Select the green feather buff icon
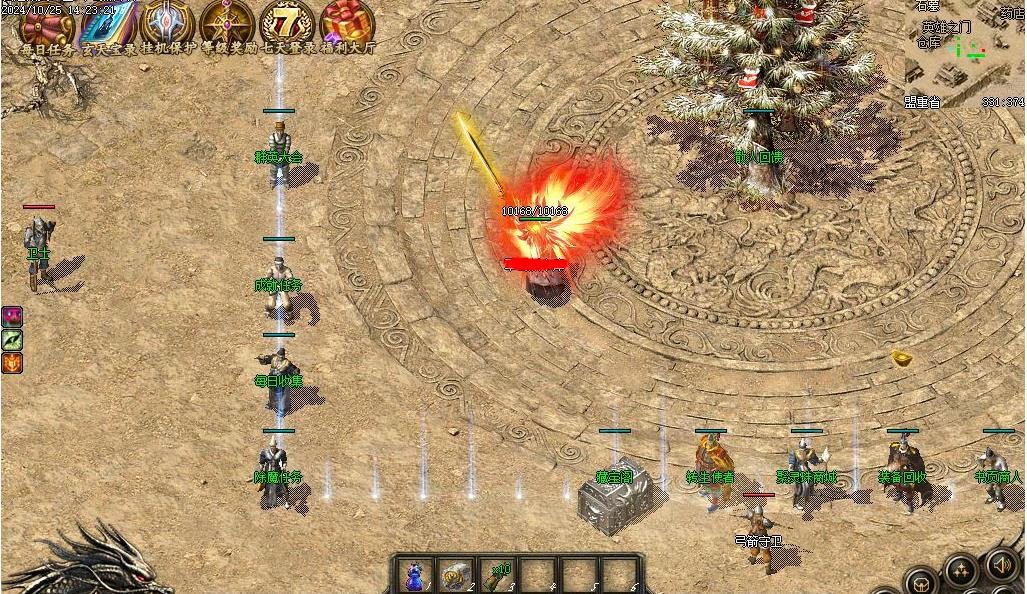The image size is (1027, 594). point(12,340)
